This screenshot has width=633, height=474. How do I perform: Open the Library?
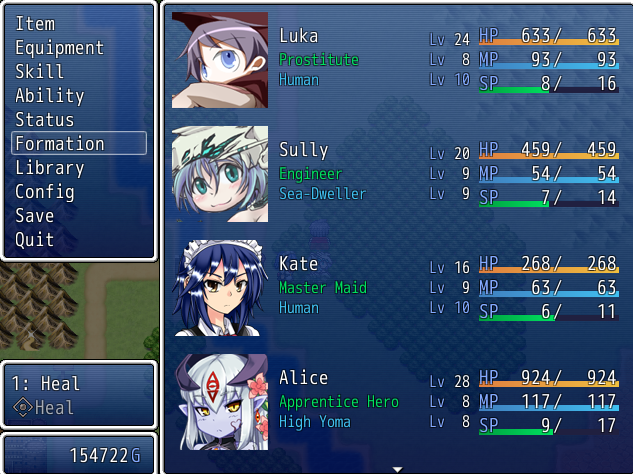click(x=49, y=167)
